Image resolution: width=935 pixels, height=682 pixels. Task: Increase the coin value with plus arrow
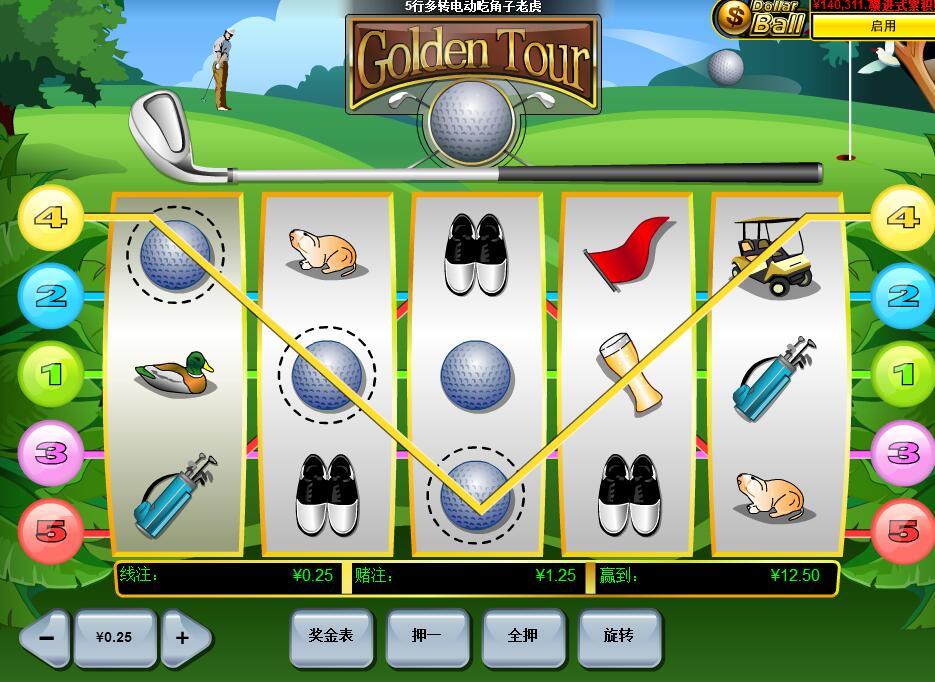185,637
